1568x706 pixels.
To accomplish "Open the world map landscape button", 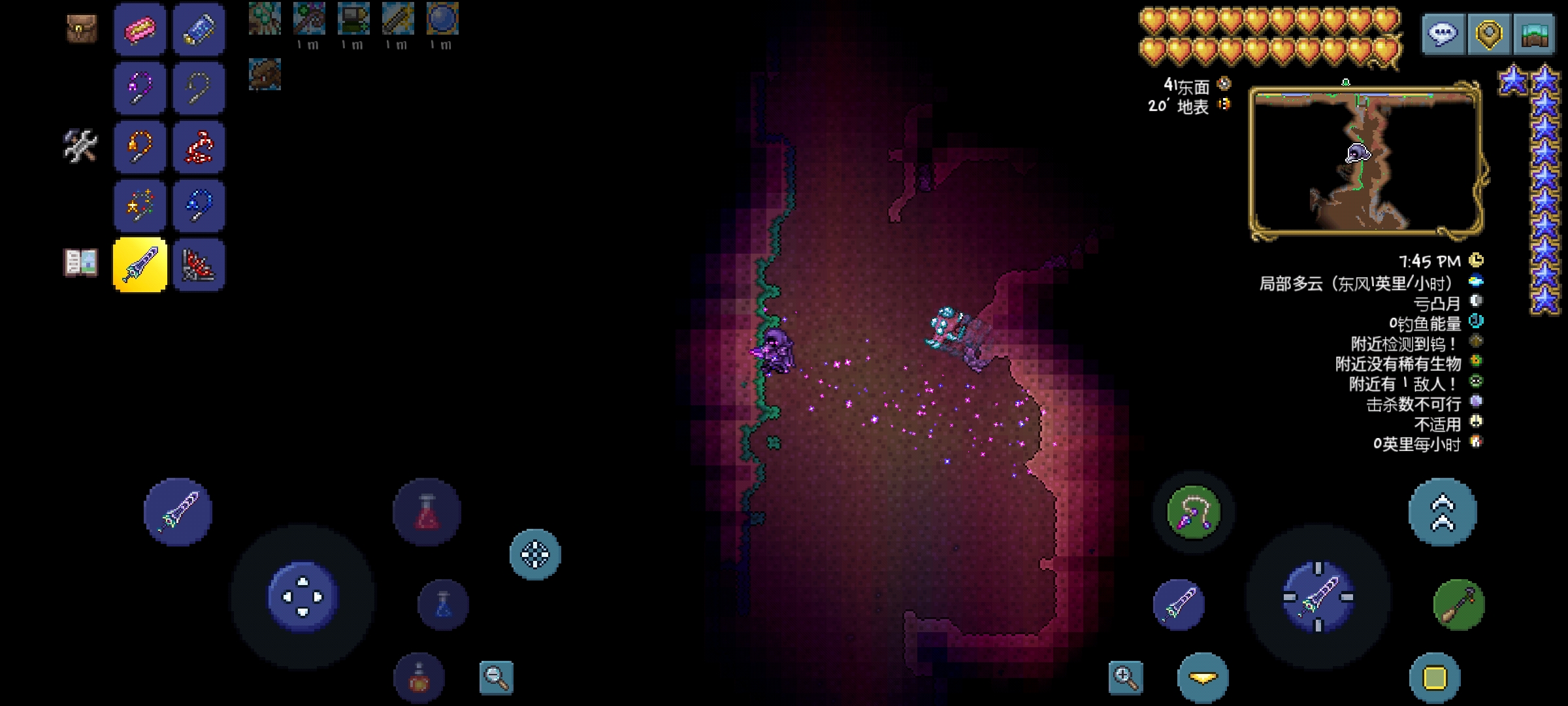I will coord(1535,33).
